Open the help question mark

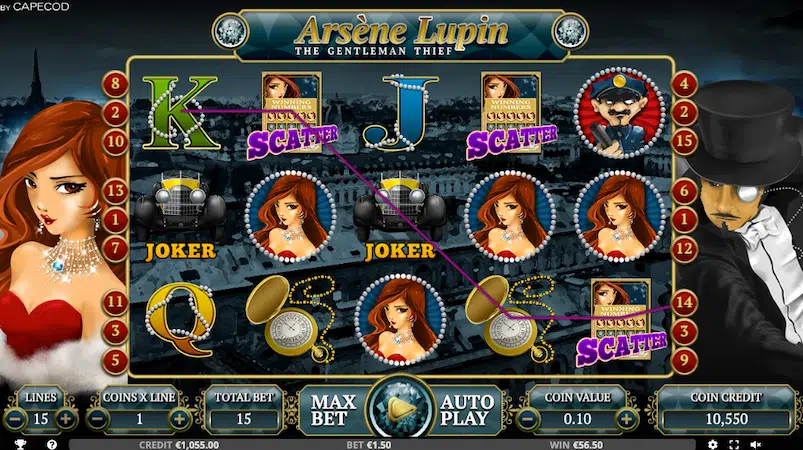pos(51,443)
